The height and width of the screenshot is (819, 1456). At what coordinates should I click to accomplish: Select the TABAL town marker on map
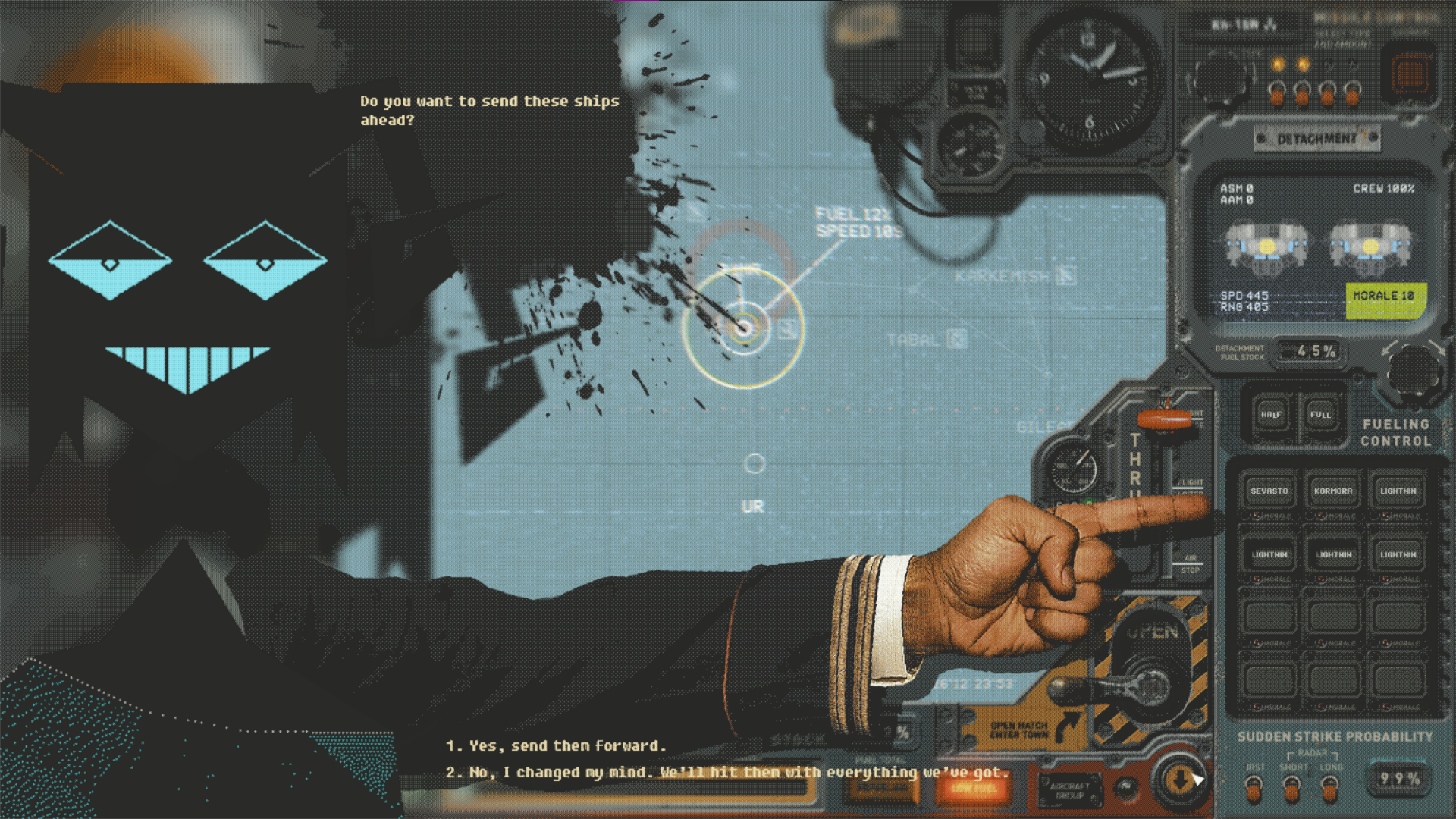click(x=957, y=340)
